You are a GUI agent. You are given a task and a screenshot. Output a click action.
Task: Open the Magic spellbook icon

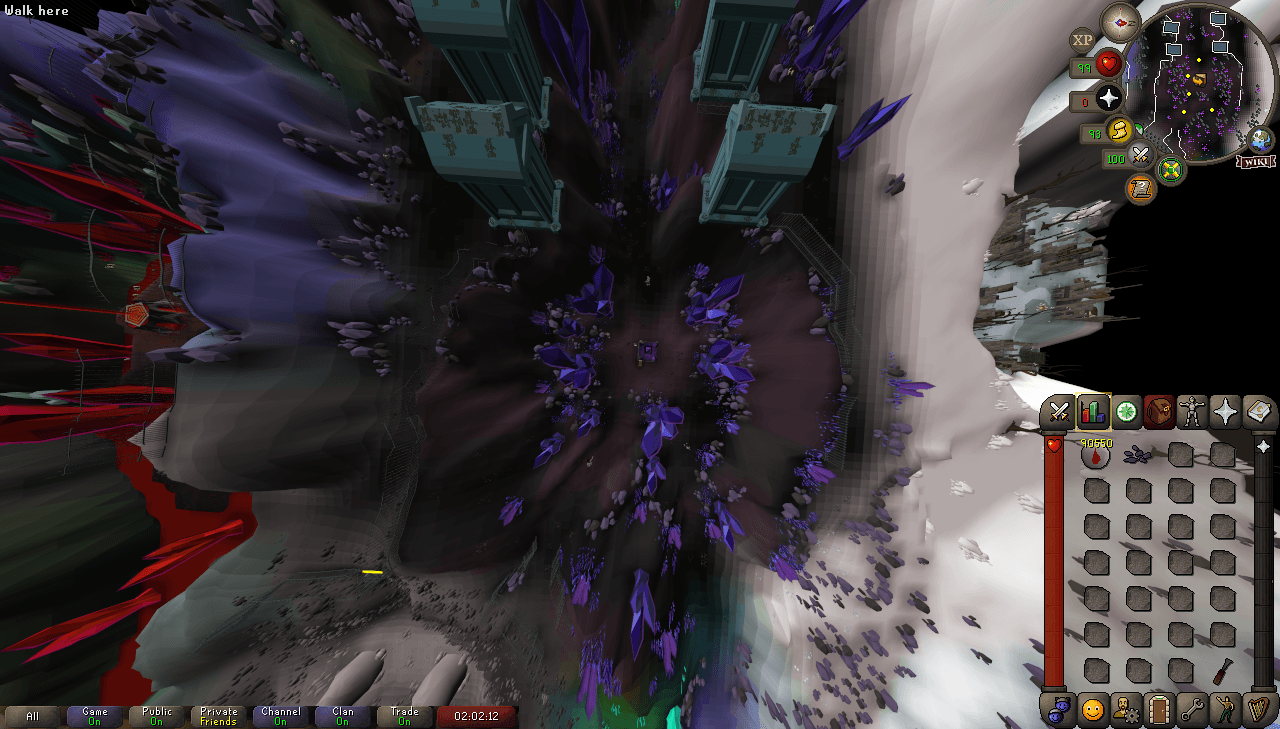(x=1259, y=411)
